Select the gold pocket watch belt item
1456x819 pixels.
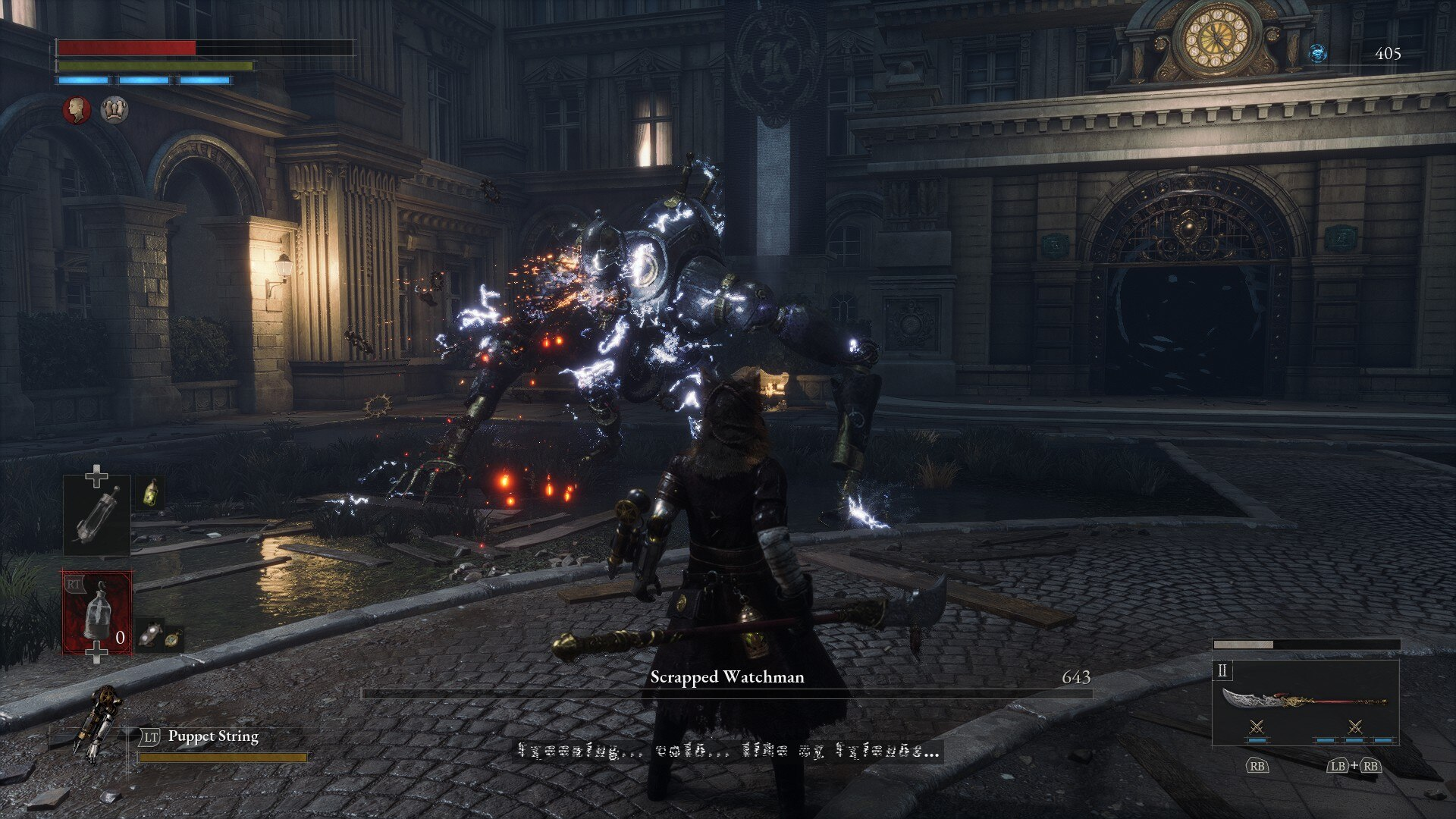174,639
